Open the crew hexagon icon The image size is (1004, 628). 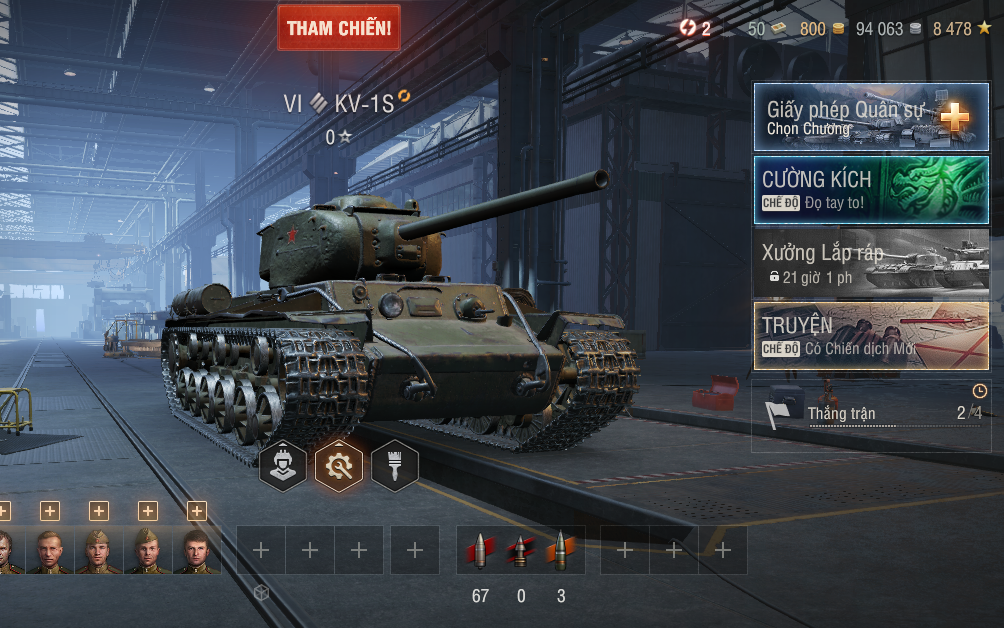coord(283,466)
